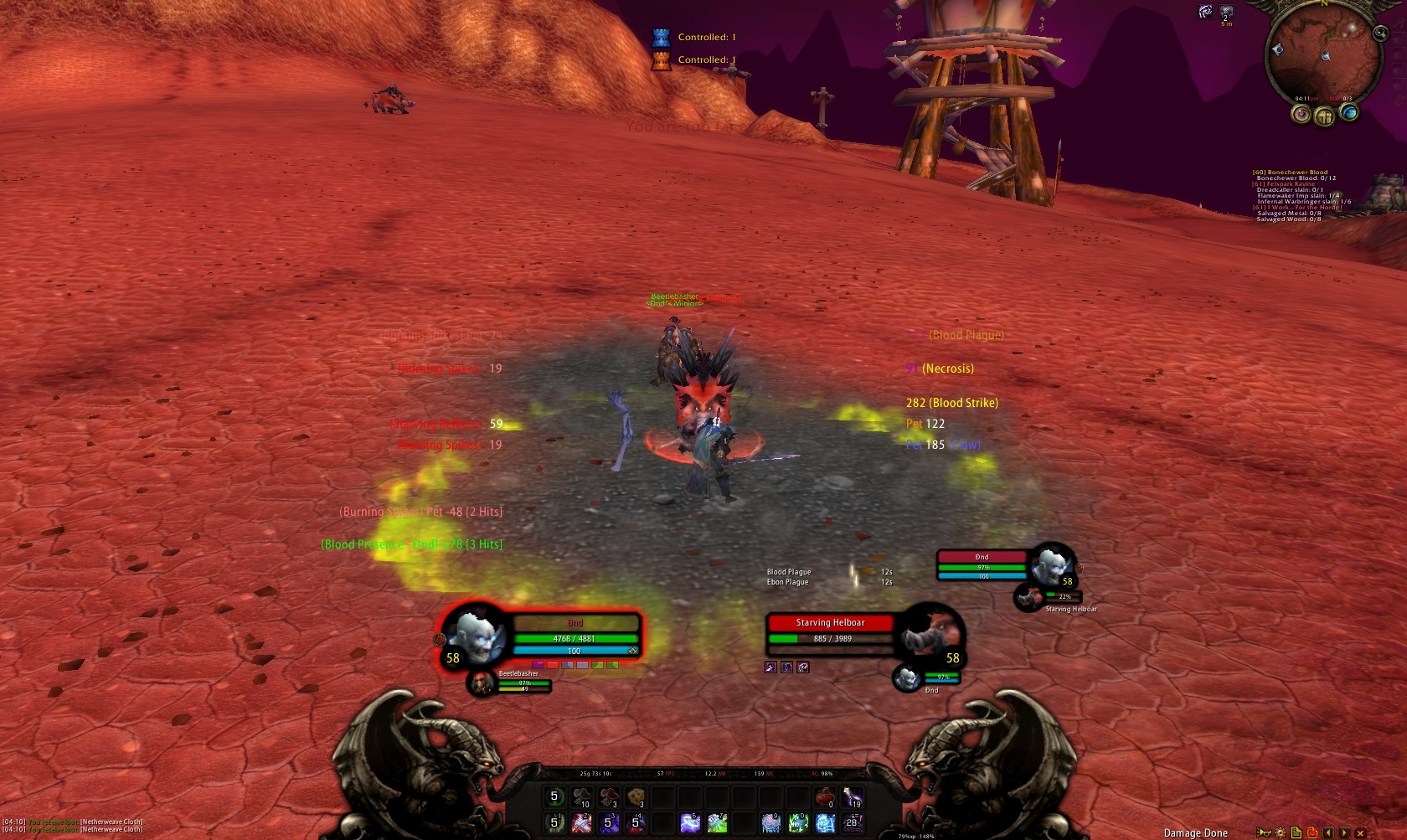Click the wand item on the action bar
Viewport: 1407px width, 840px height.
(852, 796)
